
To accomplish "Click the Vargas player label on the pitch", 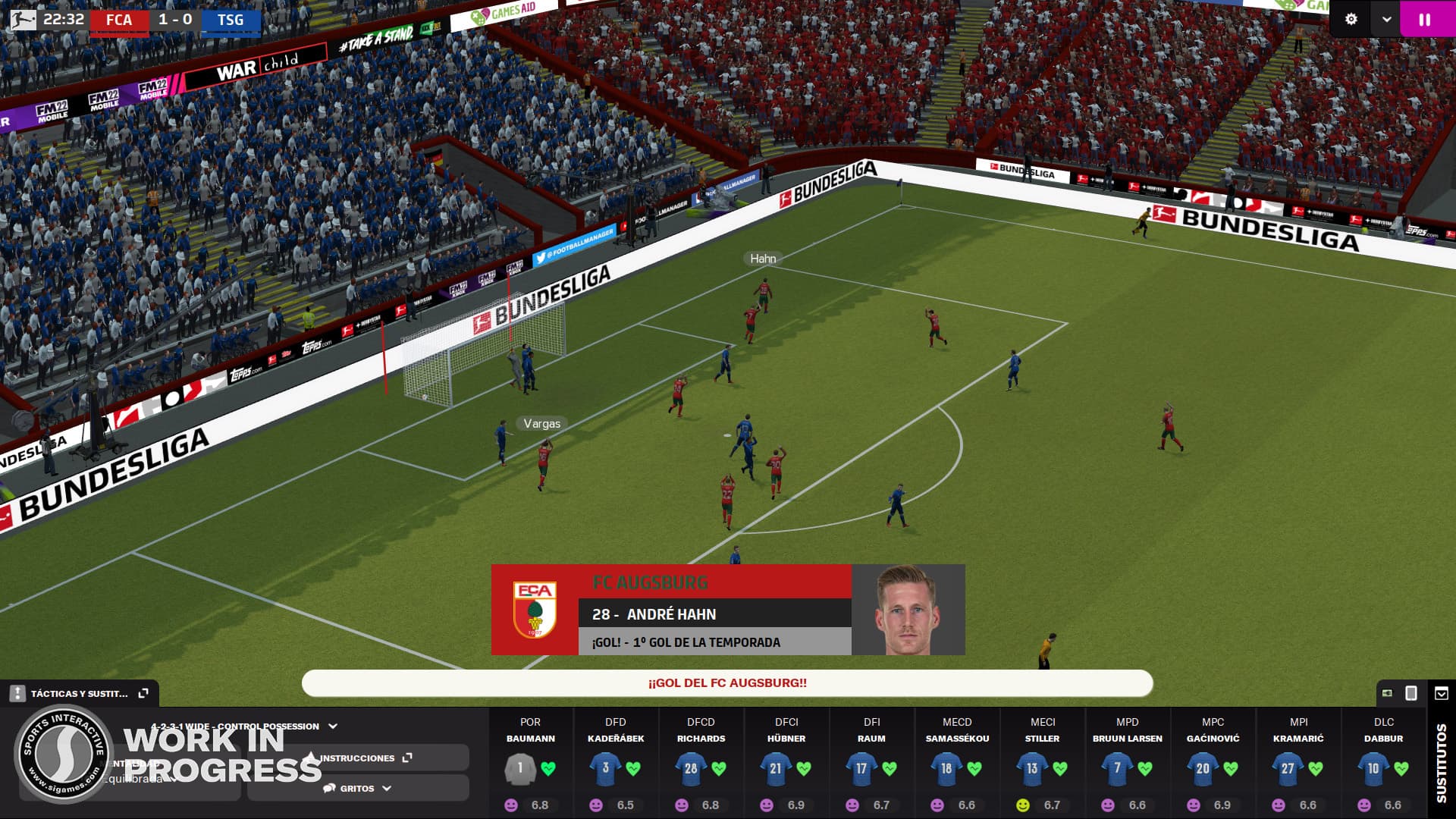I will click(x=540, y=424).
